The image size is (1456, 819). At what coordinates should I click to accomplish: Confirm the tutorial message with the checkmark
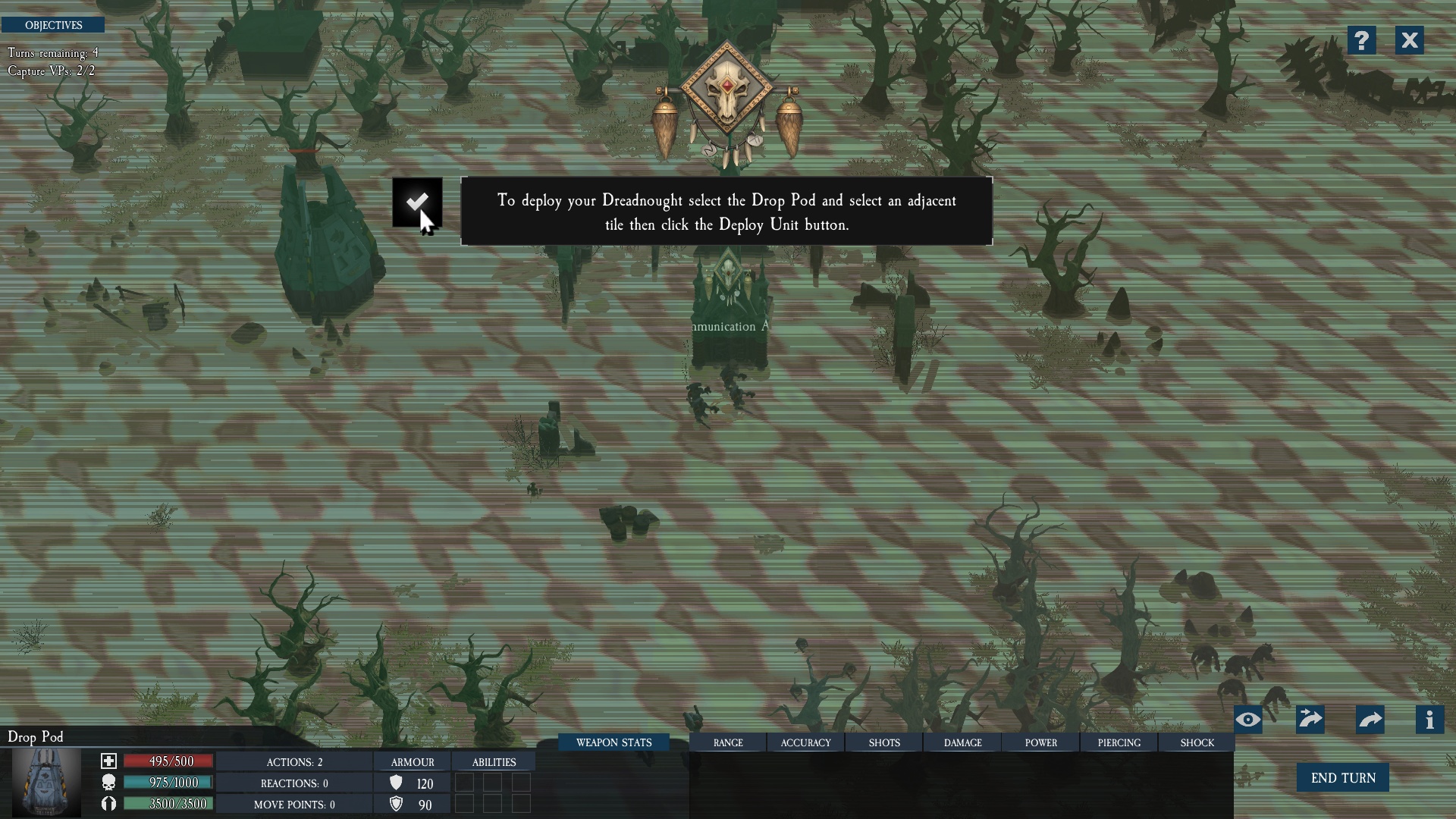[x=417, y=202]
